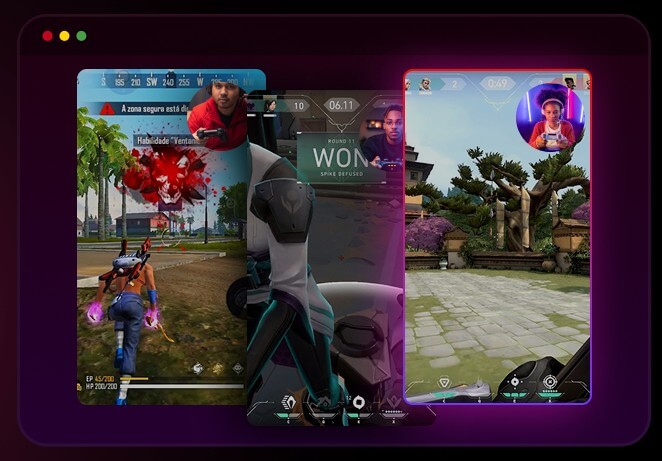The image size is (662, 461).
Task: Activate the downward triangle ability icon
Action: 445,382
